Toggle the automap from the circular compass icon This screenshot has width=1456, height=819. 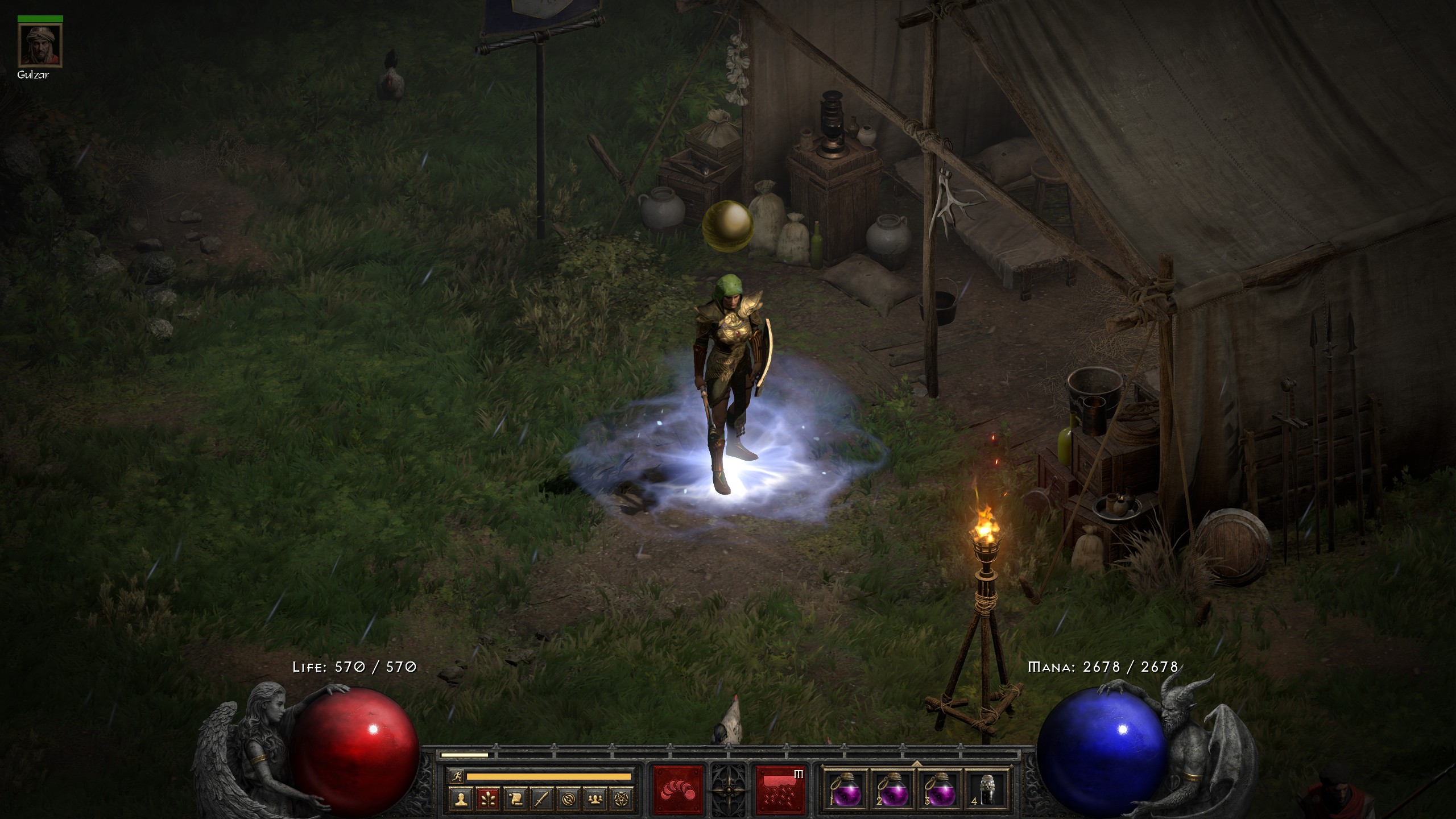click(568, 800)
